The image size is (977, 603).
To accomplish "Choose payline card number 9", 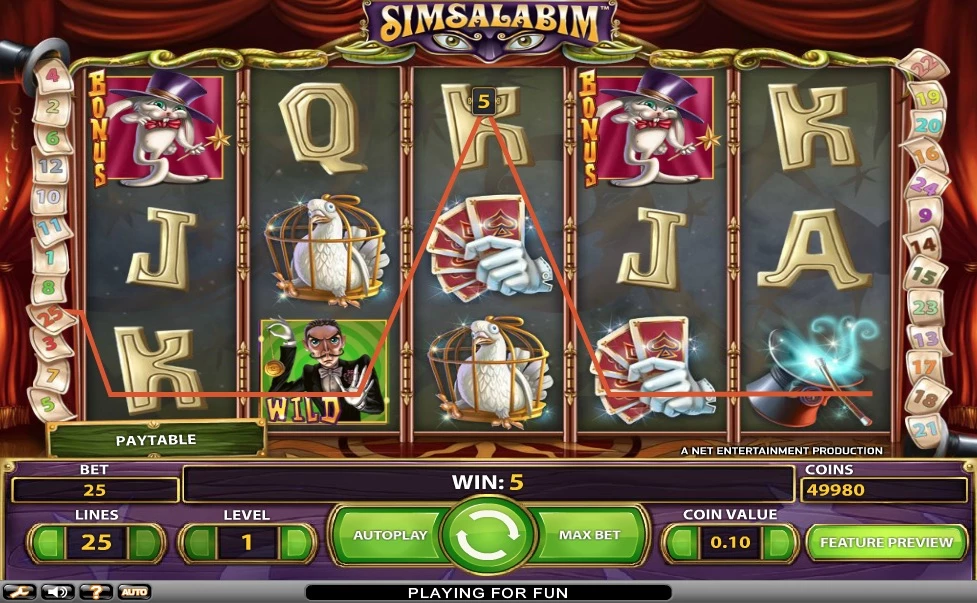I will tap(923, 214).
